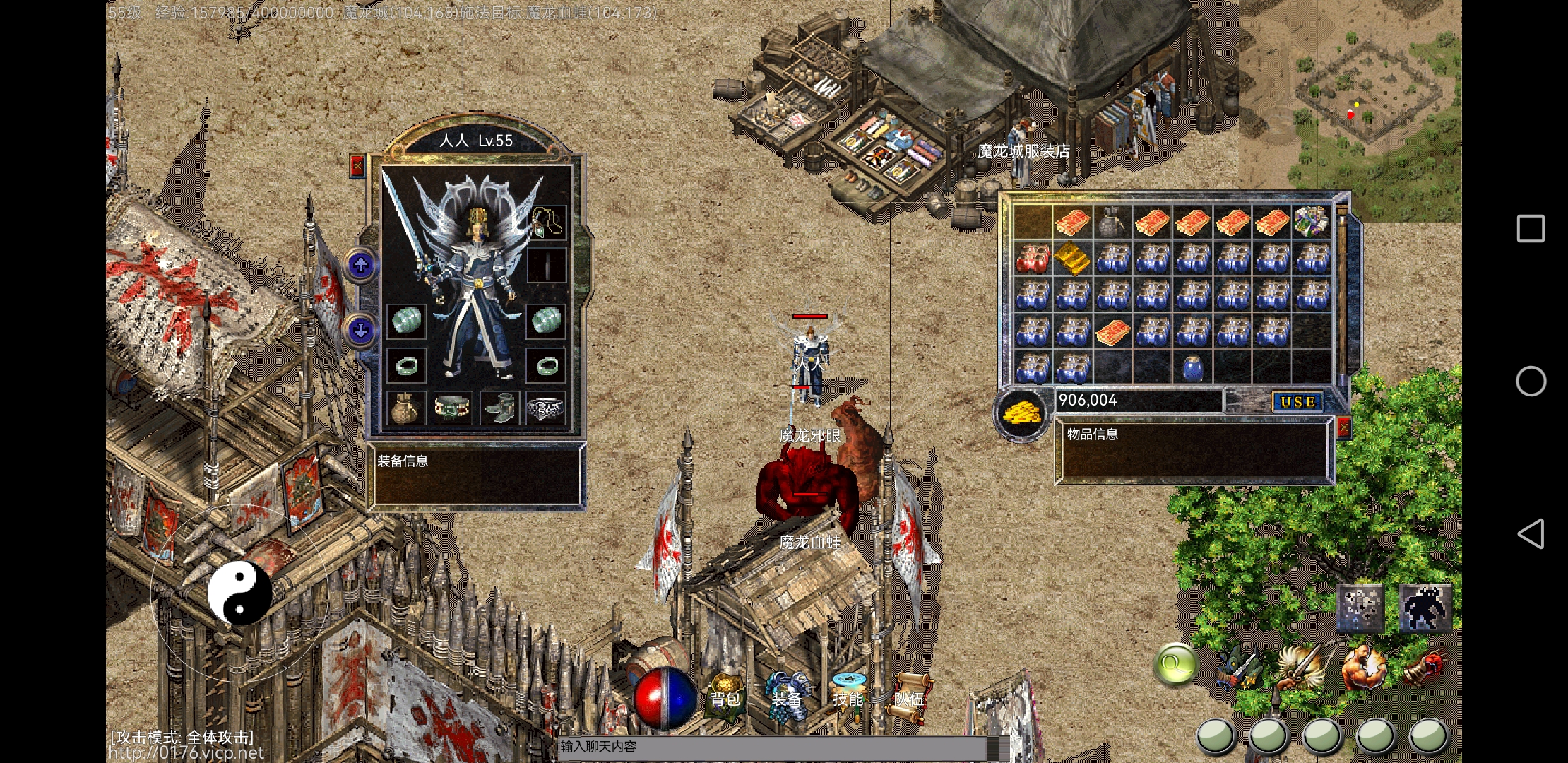Close the inventory bag window
Screen dimensions: 1568x763
(1343, 427)
